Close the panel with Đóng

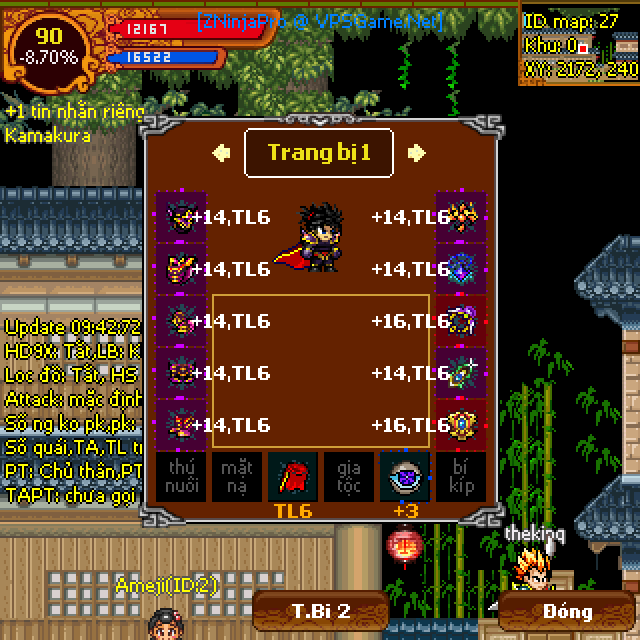click(568, 611)
